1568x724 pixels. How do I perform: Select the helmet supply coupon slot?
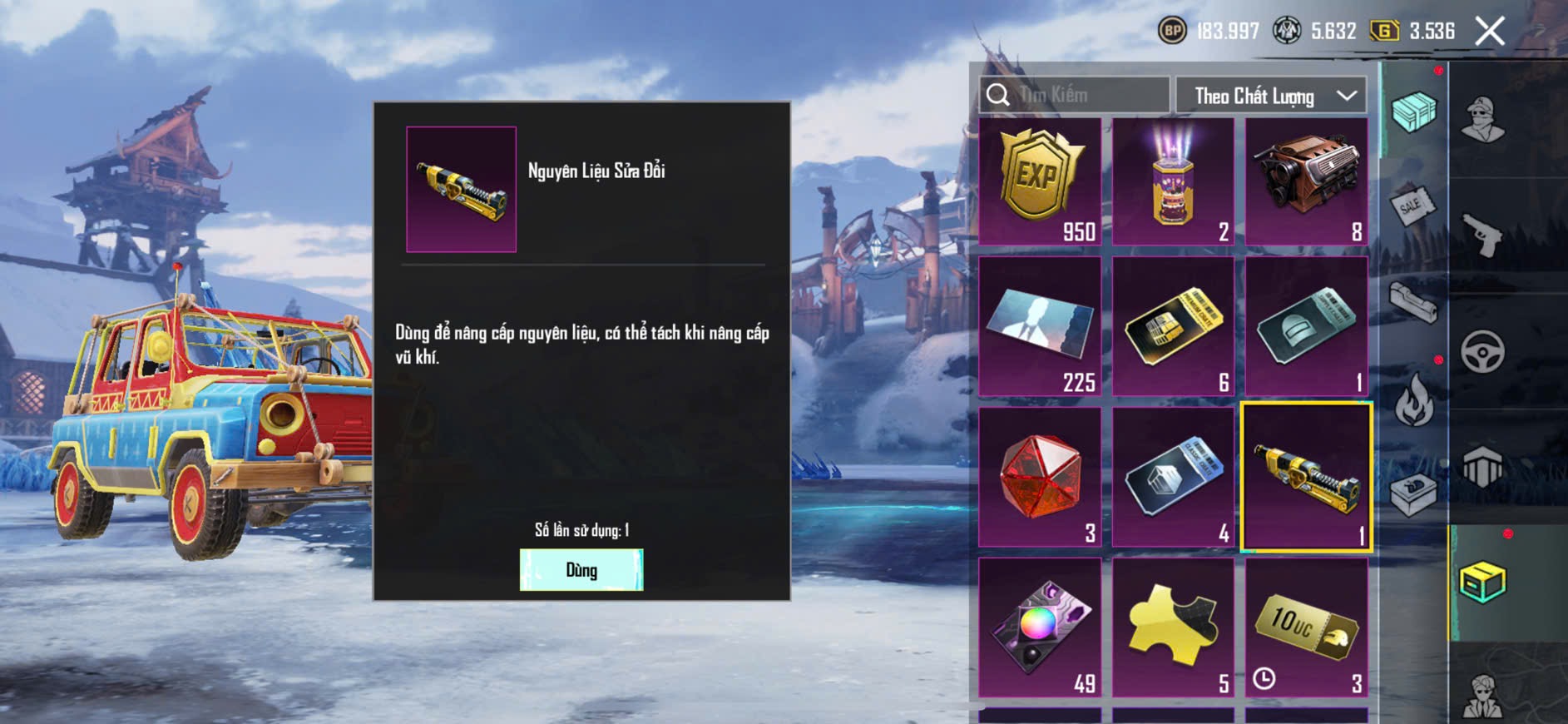[x=1306, y=326]
